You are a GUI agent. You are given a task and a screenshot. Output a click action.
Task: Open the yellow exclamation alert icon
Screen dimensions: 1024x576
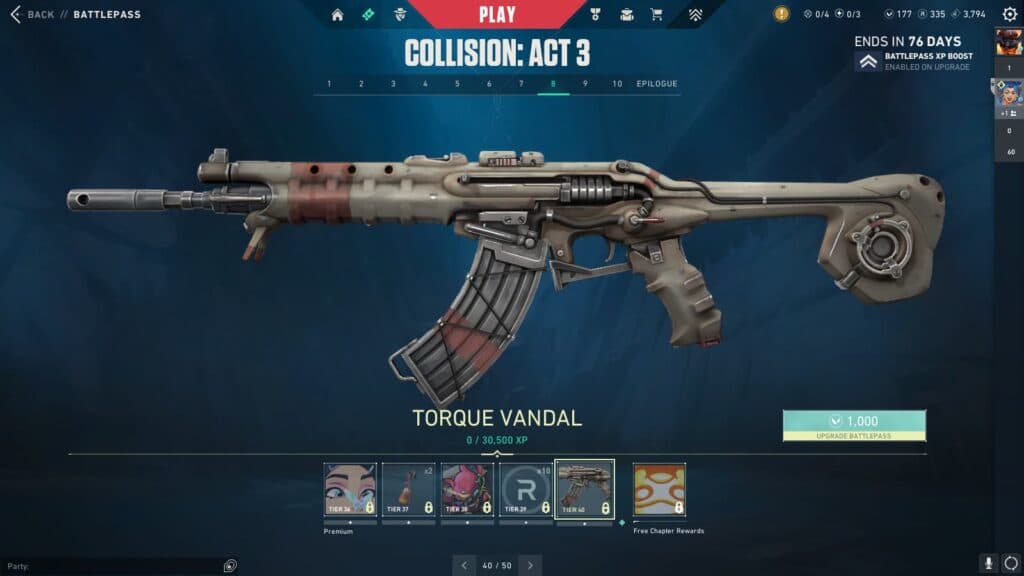click(781, 14)
